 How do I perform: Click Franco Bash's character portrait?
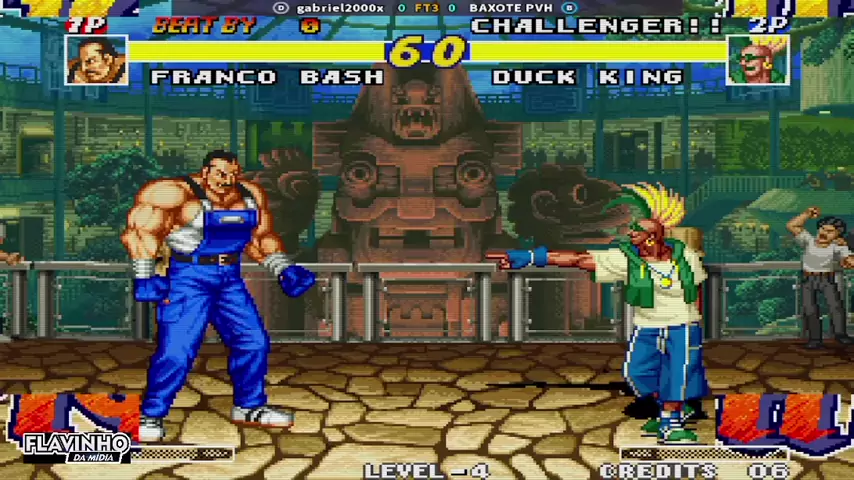pyautogui.click(x=97, y=60)
